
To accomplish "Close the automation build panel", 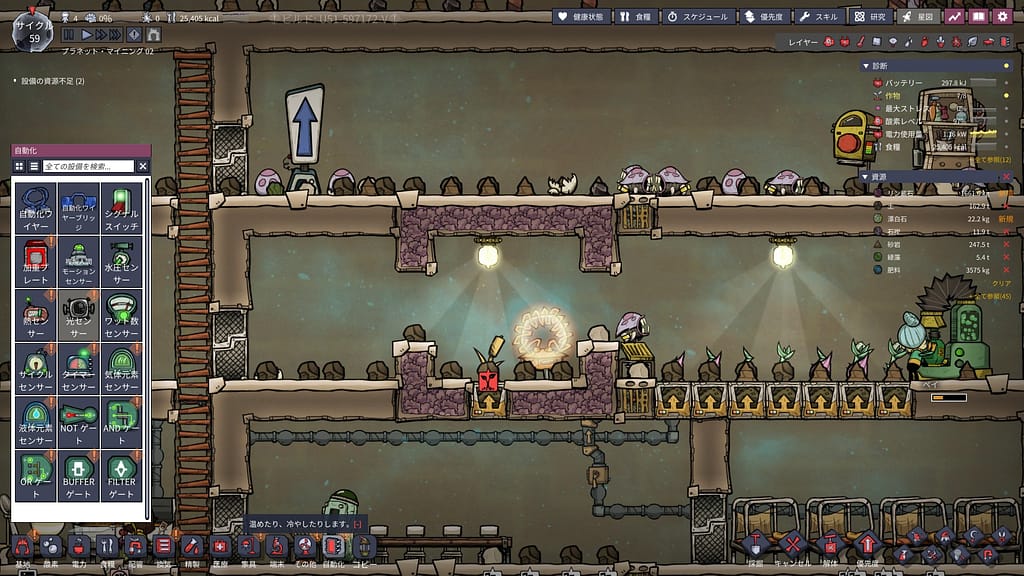I will tap(143, 166).
